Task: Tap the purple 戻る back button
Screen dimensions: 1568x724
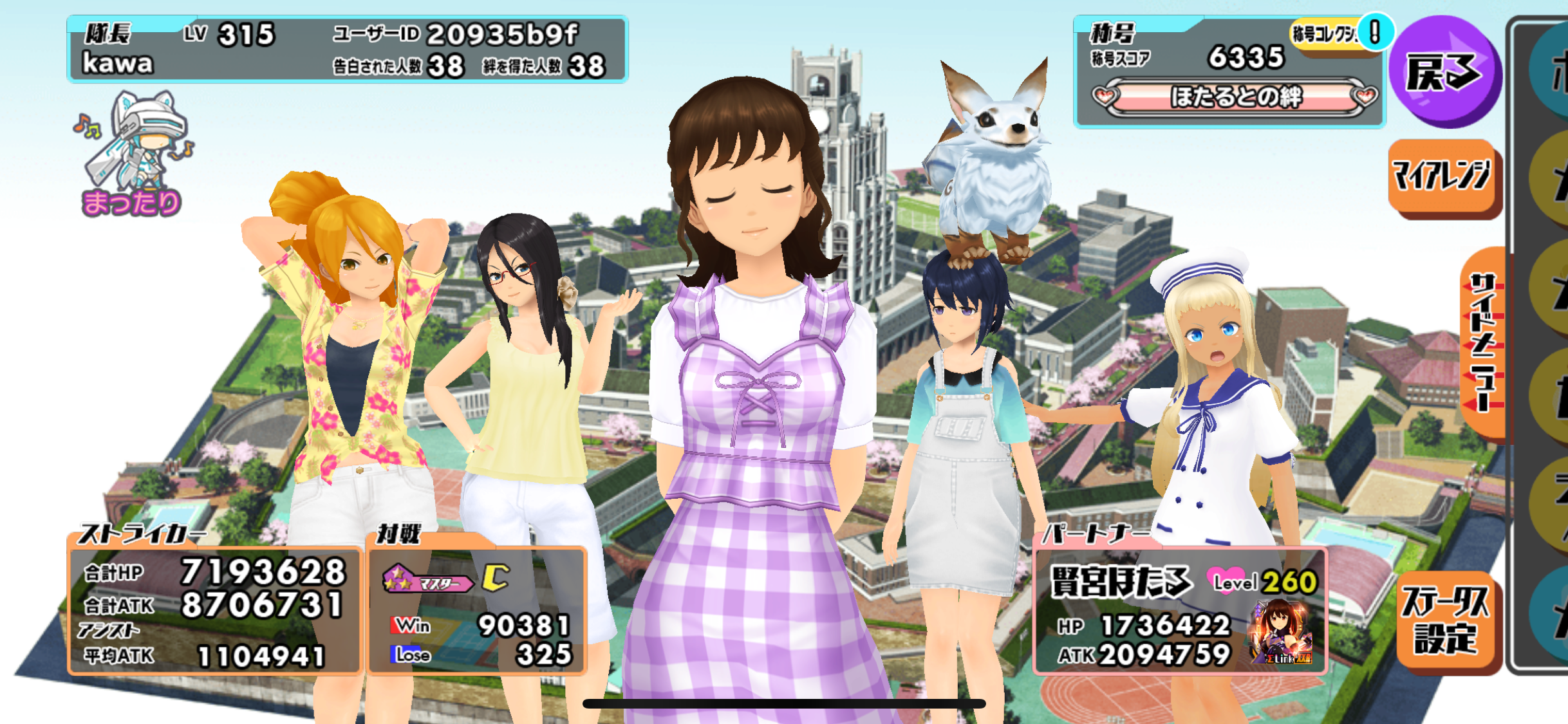Action: tap(1444, 72)
